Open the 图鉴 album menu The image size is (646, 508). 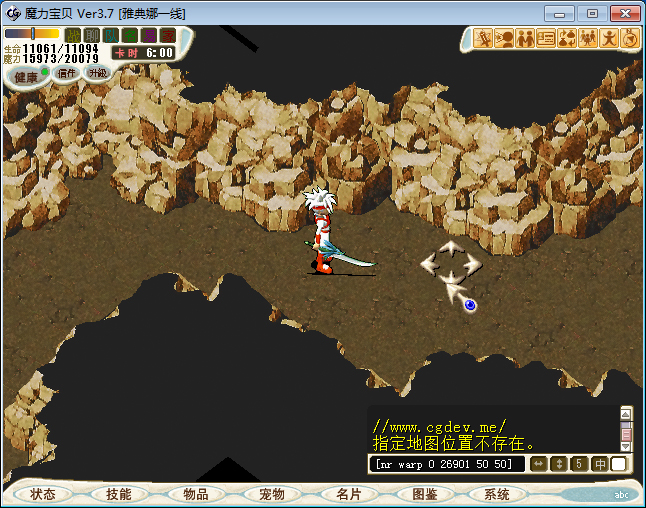coord(424,494)
